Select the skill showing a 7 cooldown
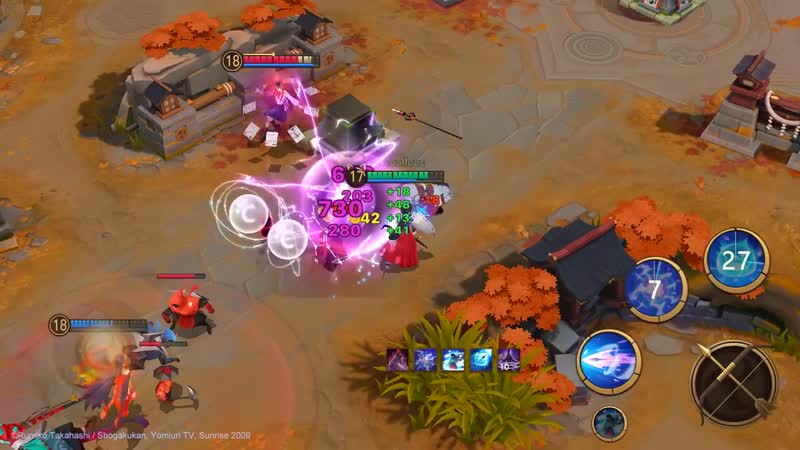Viewport: 800px width, 450px height. click(655, 288)
